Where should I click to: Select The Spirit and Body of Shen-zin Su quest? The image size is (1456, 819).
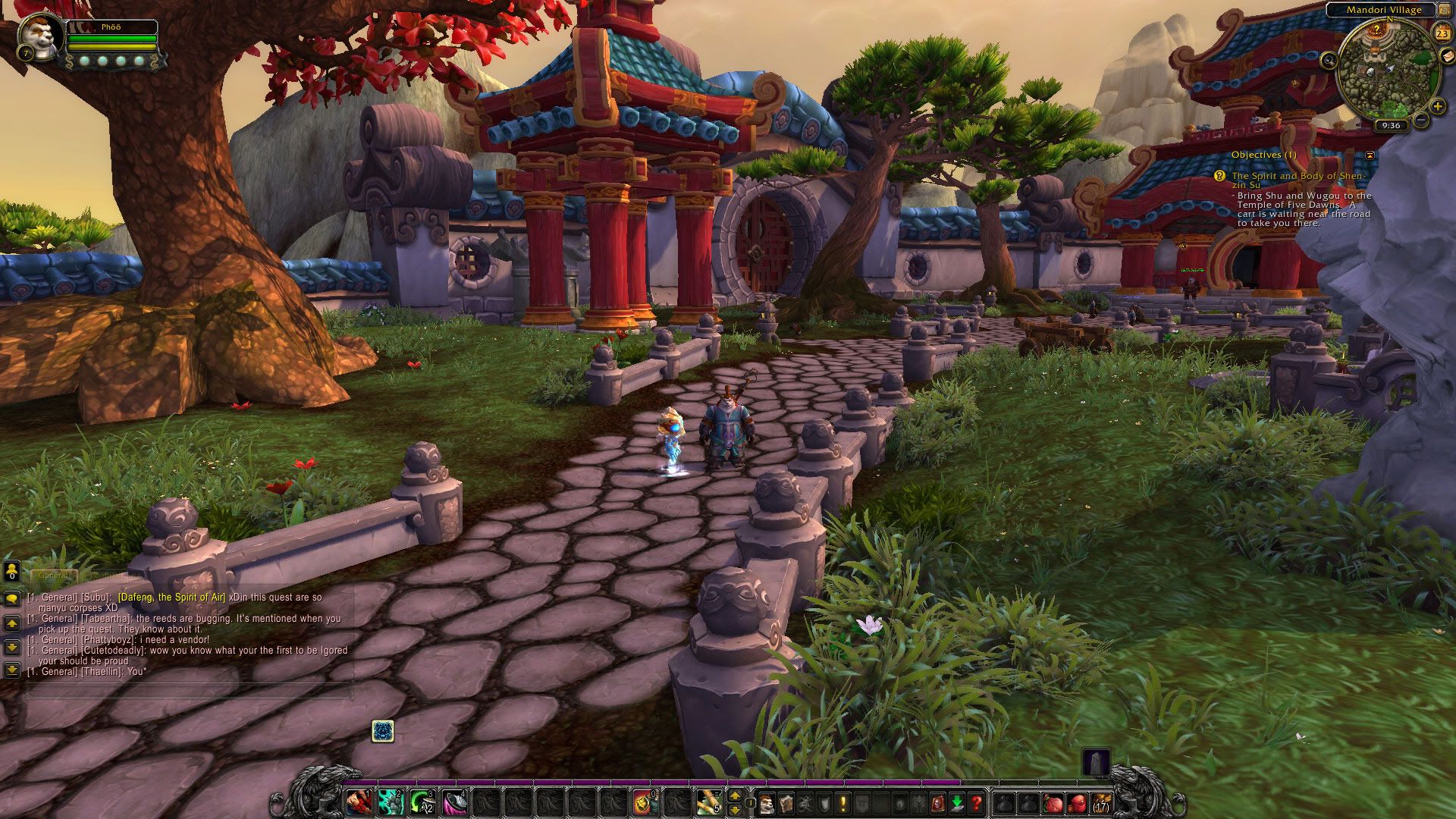point(1297,180)
